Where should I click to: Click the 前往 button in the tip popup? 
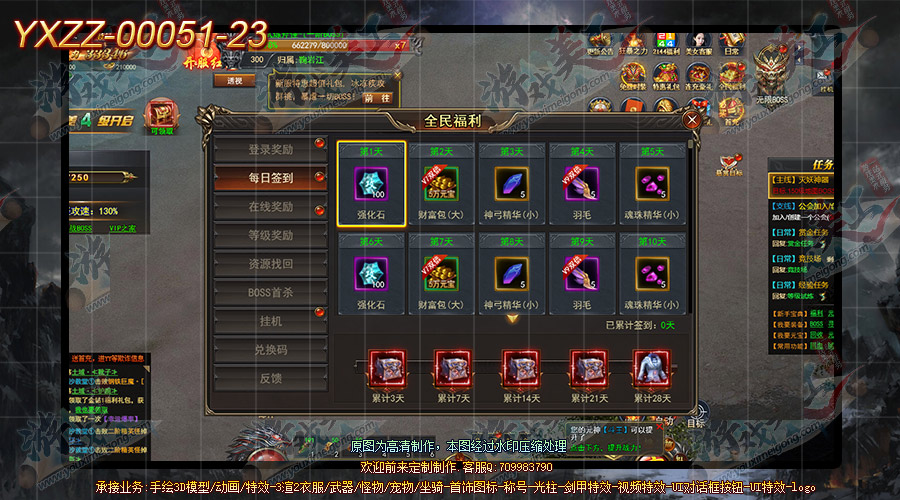point(378,98)
